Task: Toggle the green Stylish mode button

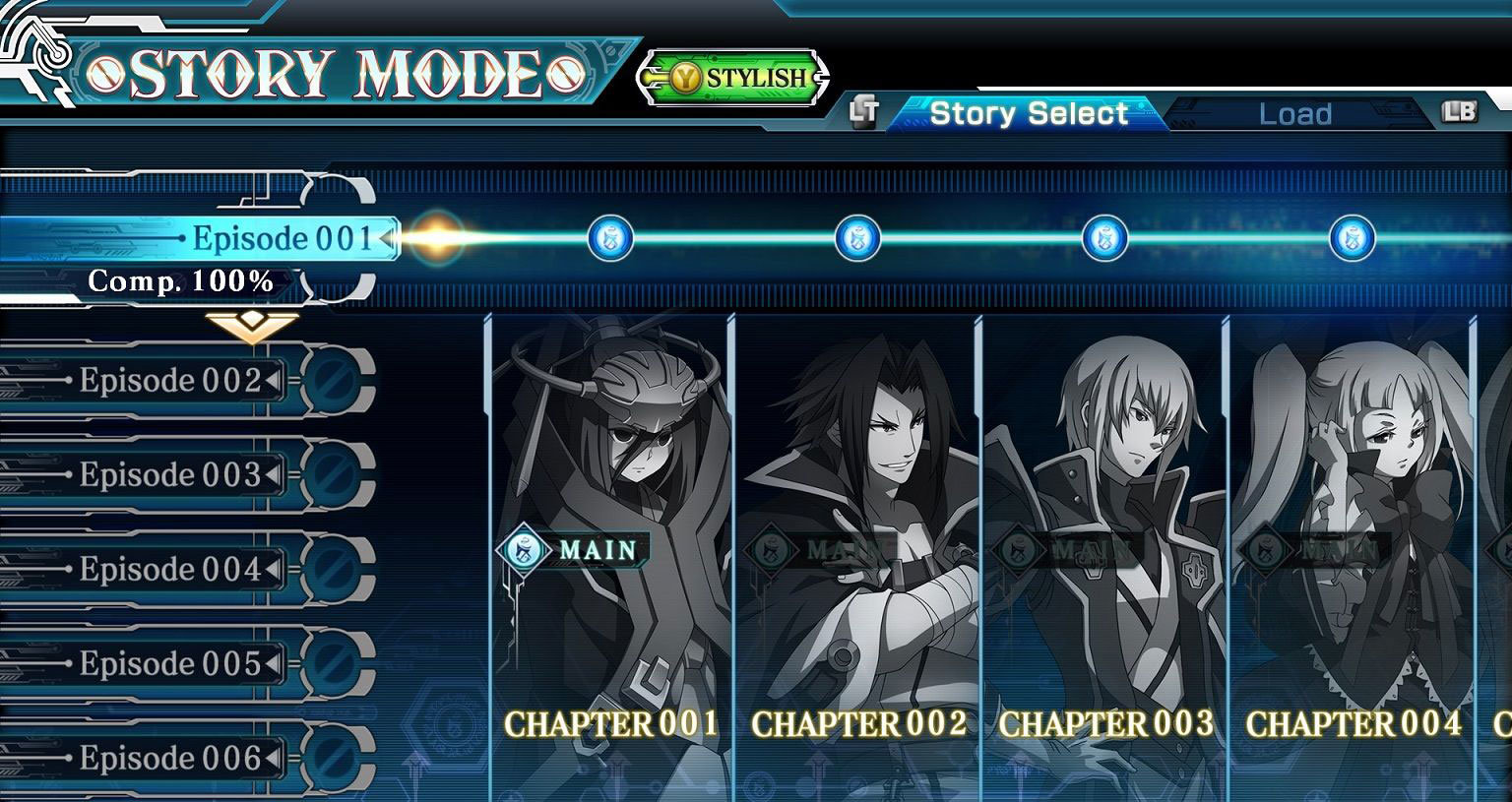Action: tap(734, 78)
